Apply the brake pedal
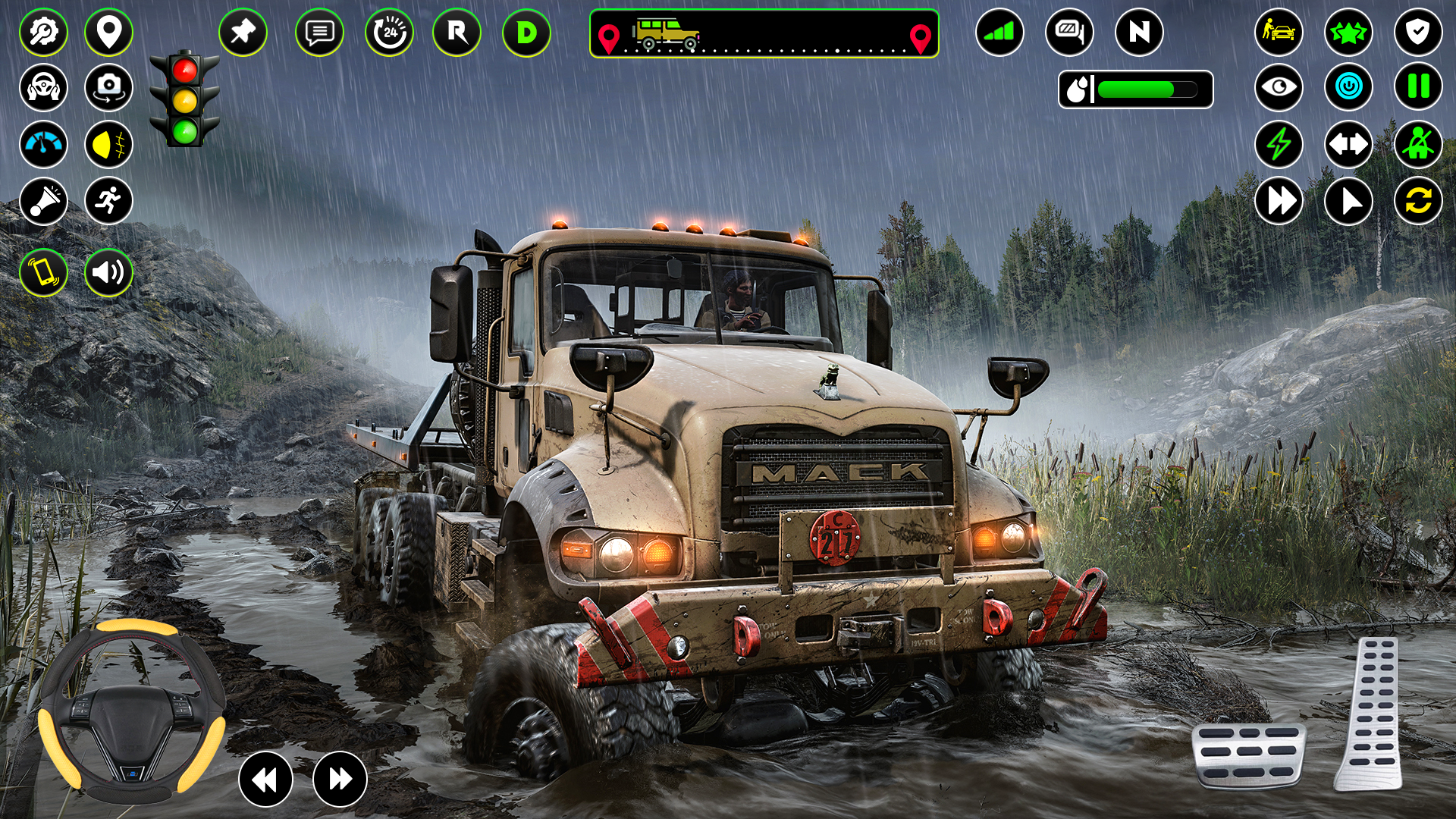The width and height of the screenshot is (1456, 819). (1248, 755)
